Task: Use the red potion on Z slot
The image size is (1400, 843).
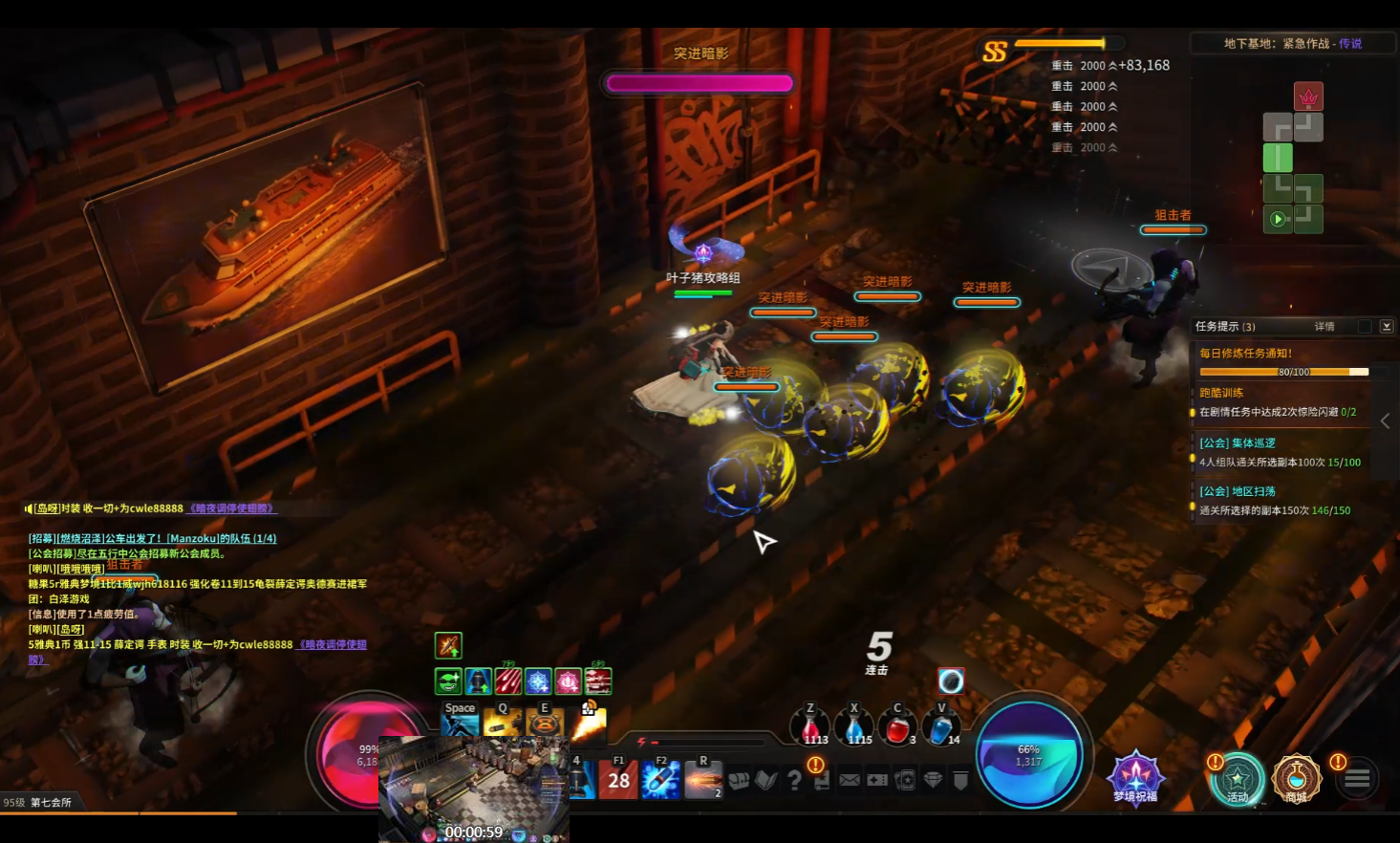Action: tap(810, 729)
